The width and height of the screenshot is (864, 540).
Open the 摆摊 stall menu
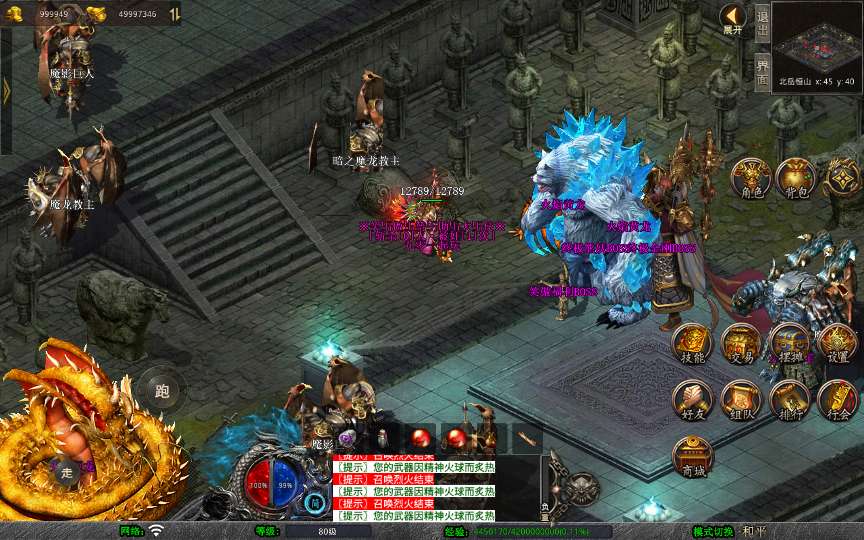[789, 343]
